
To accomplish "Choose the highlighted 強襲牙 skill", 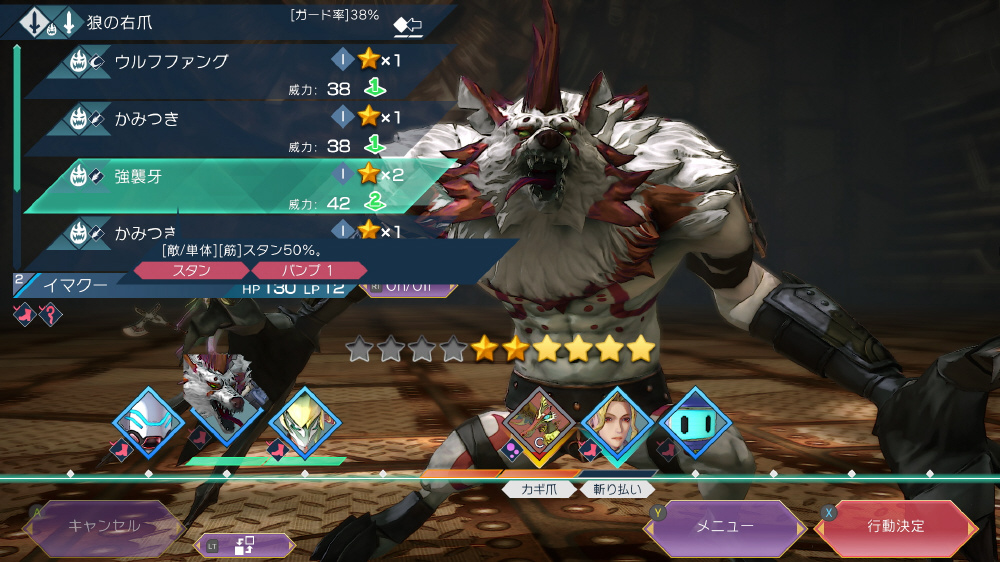I will 138,176.
